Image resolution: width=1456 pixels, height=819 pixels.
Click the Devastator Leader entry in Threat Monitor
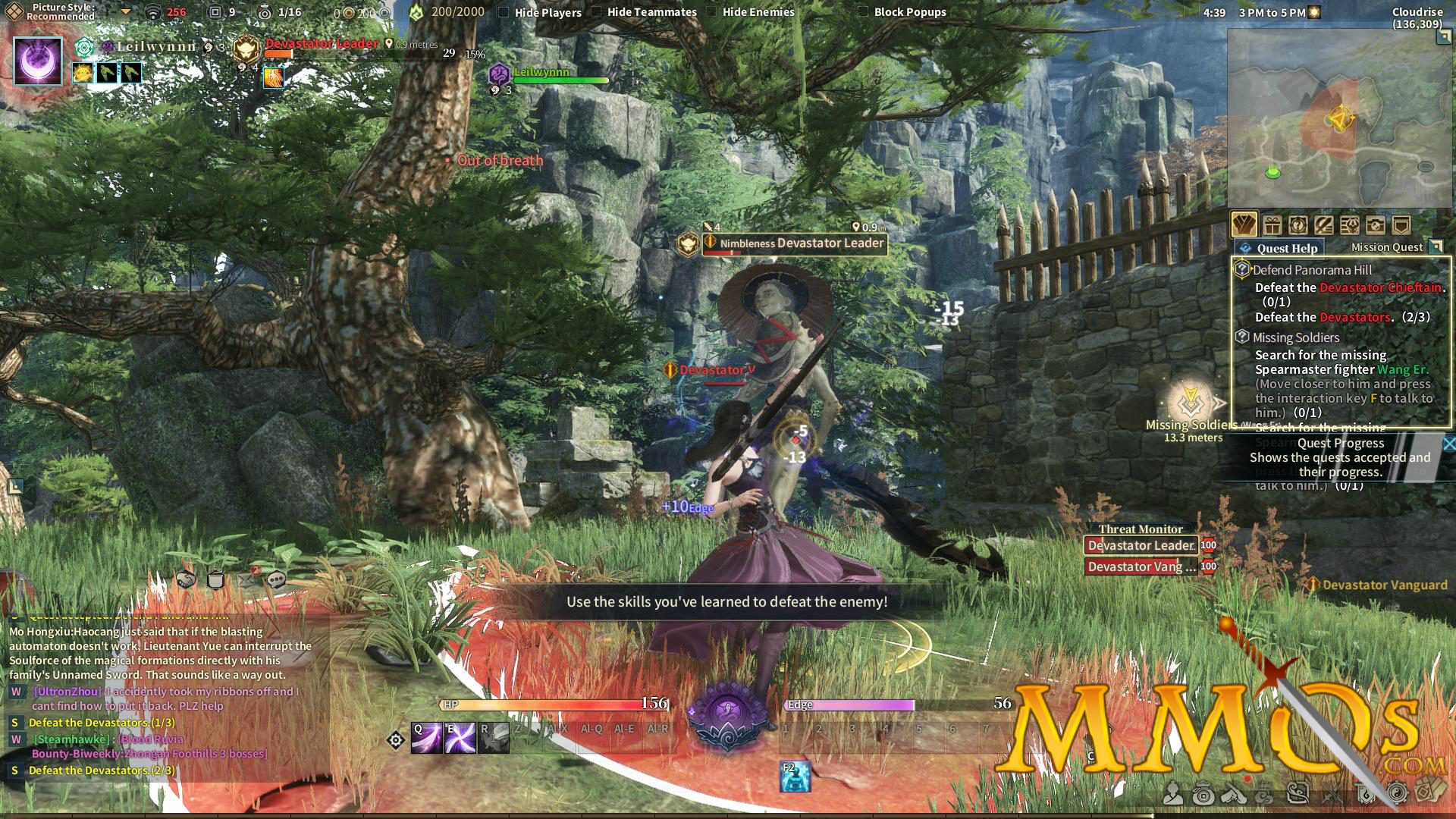pos(1140,545)
